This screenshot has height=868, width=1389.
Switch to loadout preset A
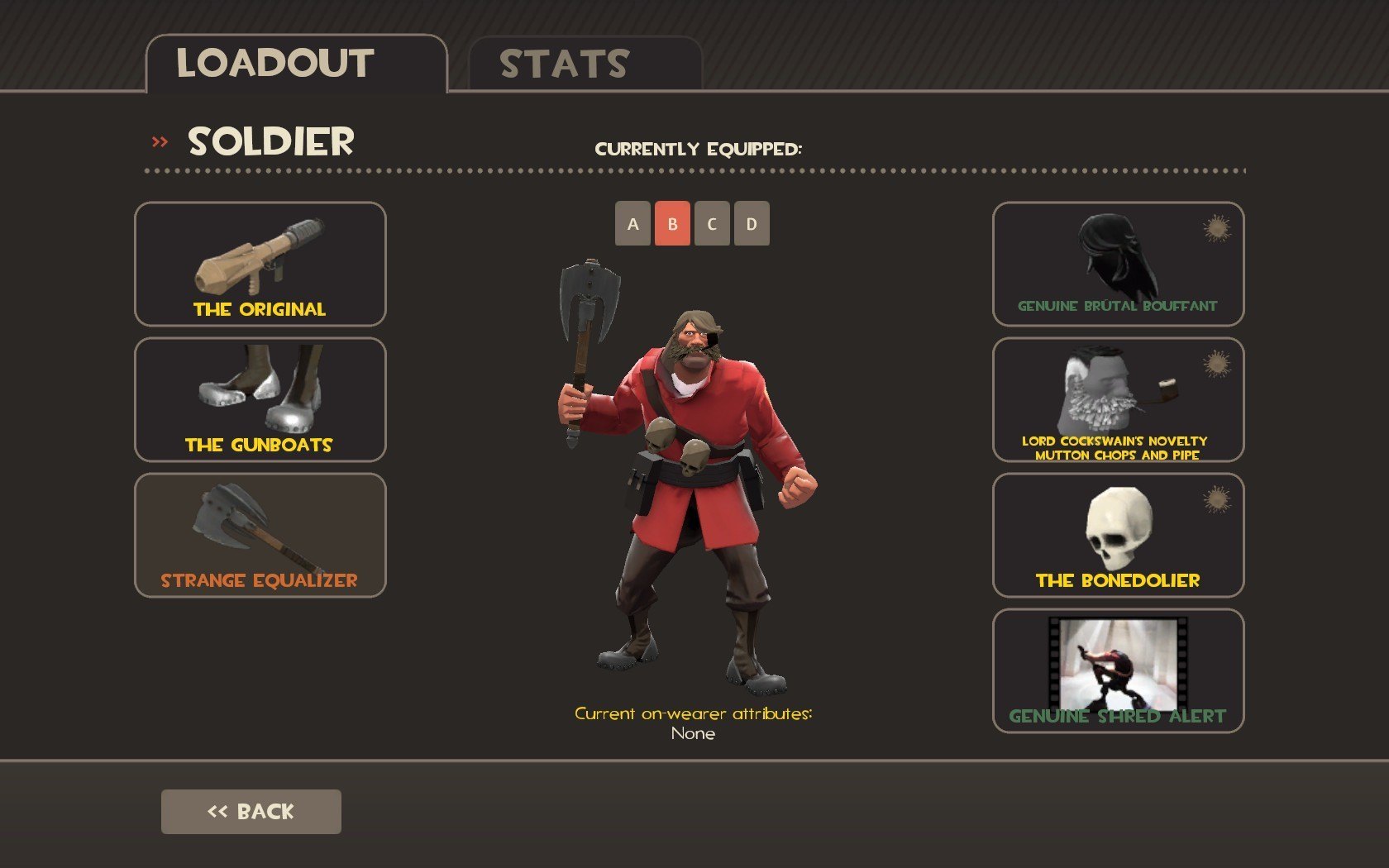[x=632, y=223]
